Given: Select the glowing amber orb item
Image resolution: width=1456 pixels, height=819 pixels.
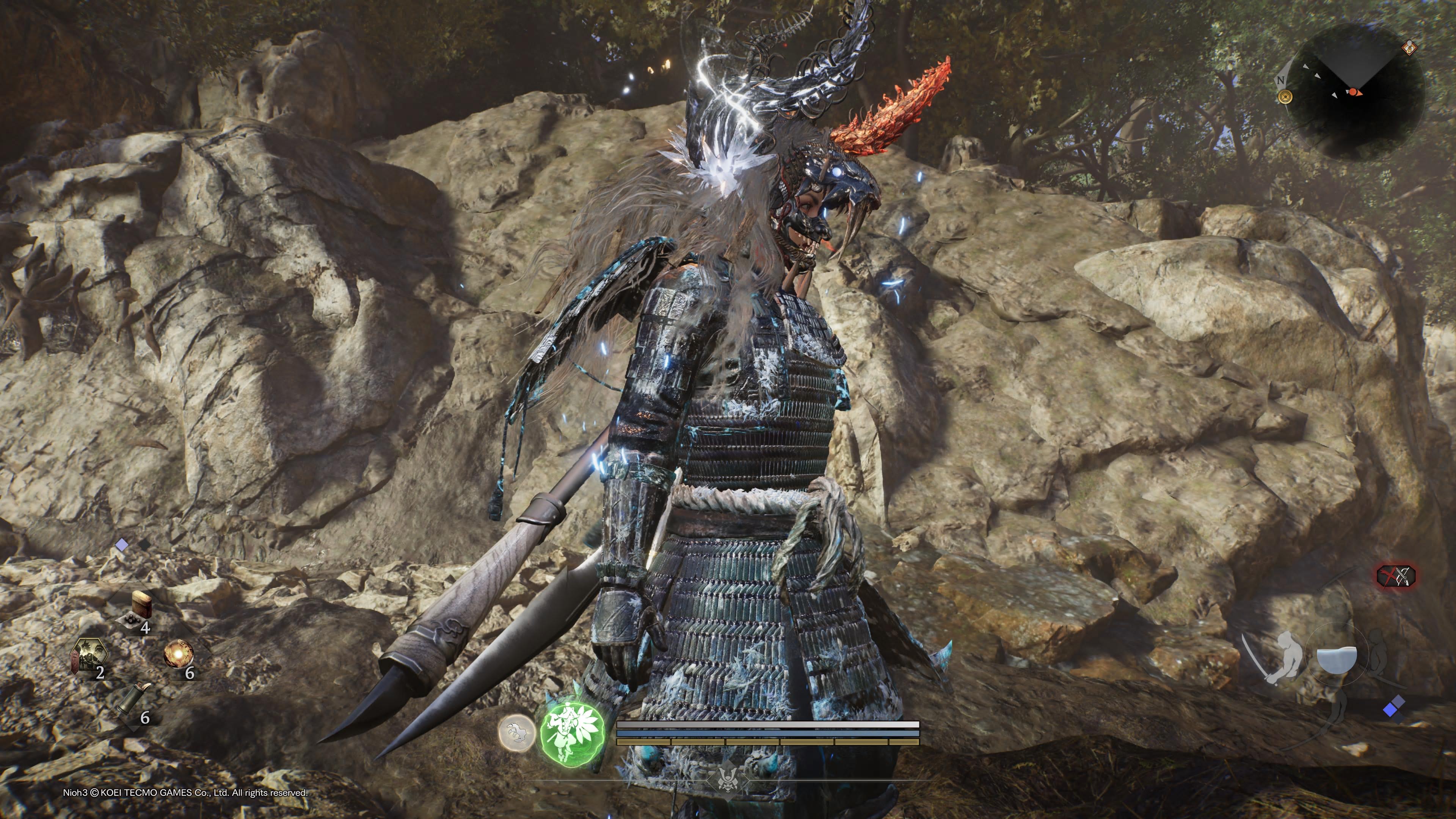Looking at the screenshot, I should [178, 654].
